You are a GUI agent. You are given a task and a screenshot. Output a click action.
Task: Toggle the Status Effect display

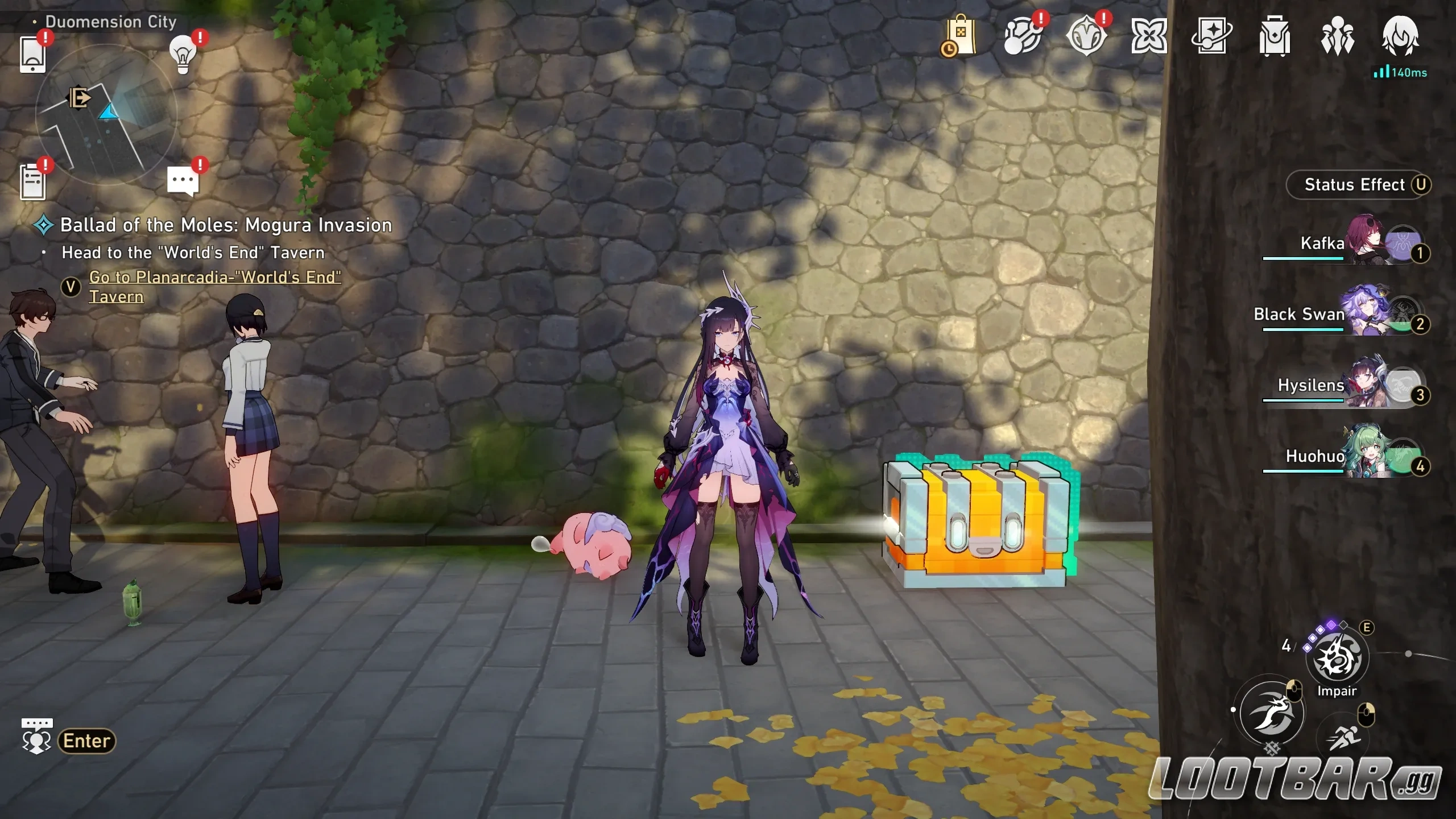coord(1358,184)
